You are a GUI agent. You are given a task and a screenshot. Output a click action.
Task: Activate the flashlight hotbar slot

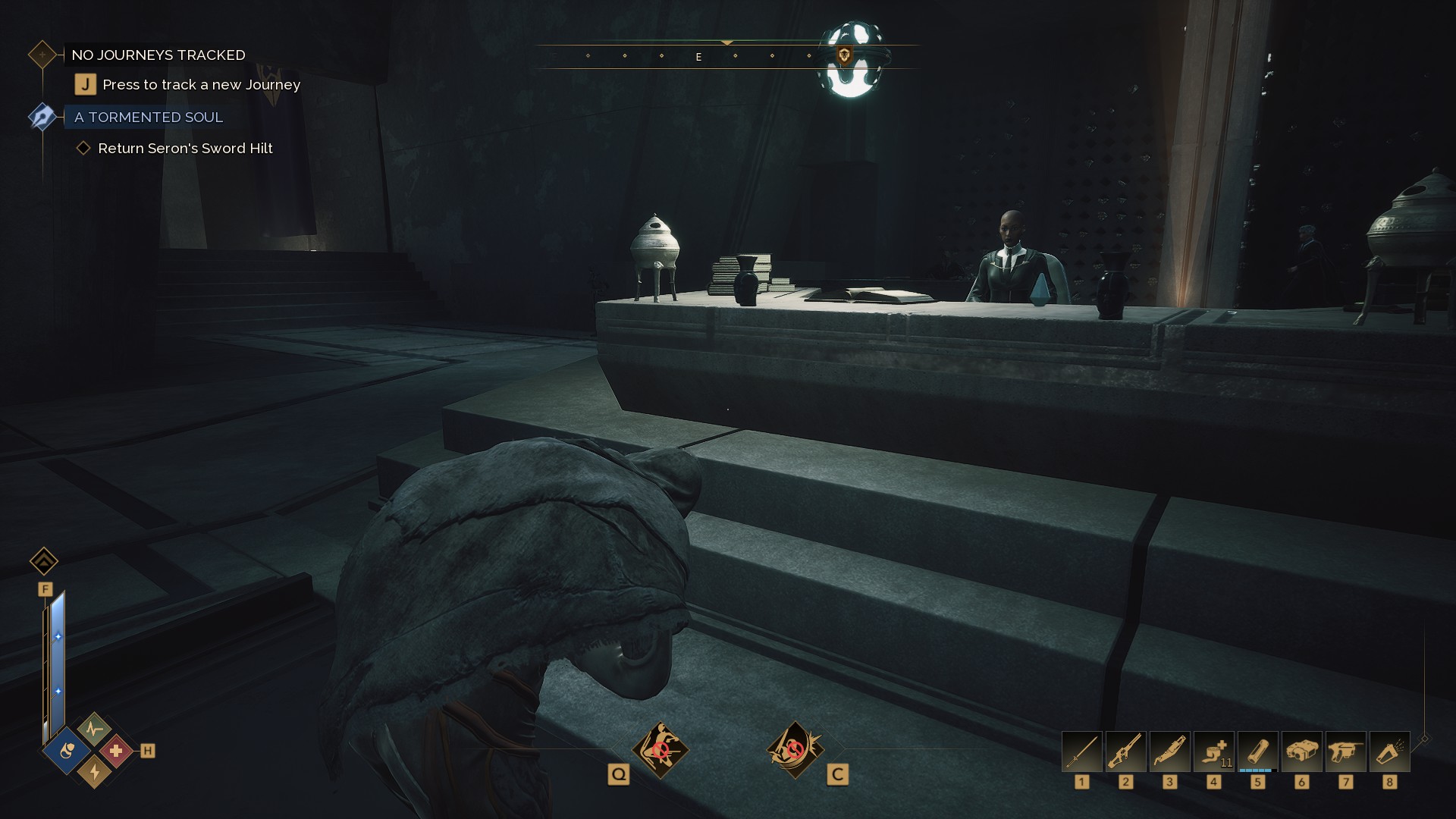pos(1390,752)
